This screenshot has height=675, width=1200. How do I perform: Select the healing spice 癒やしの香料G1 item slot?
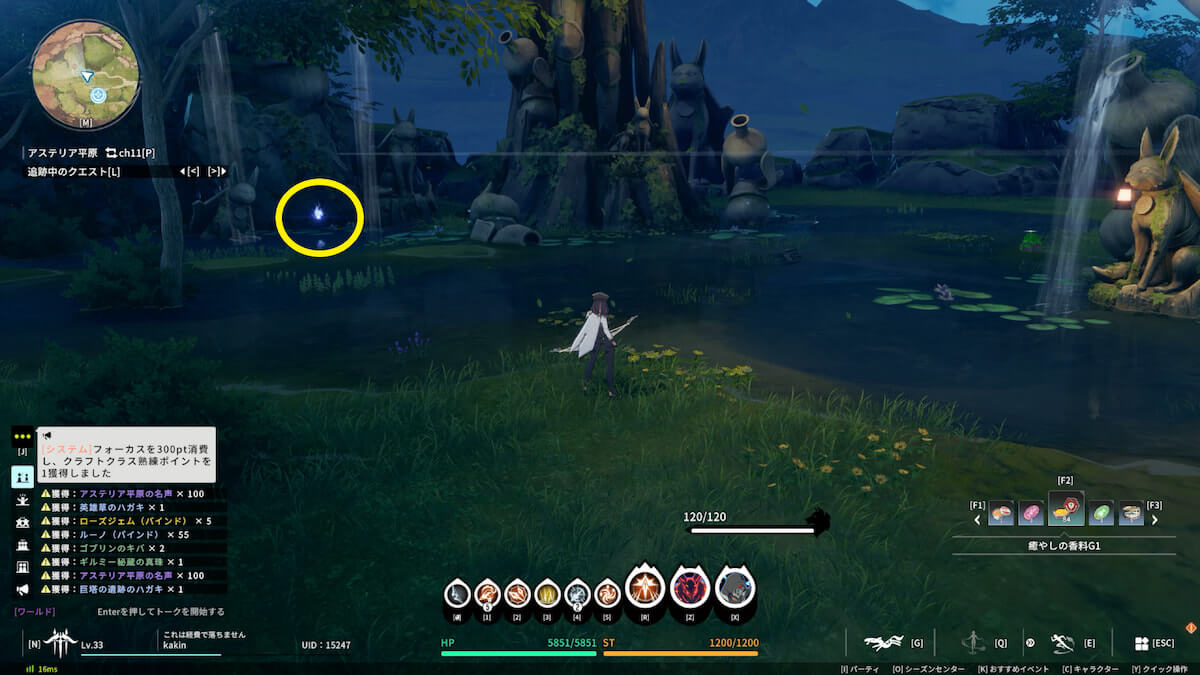point(1065,510)
